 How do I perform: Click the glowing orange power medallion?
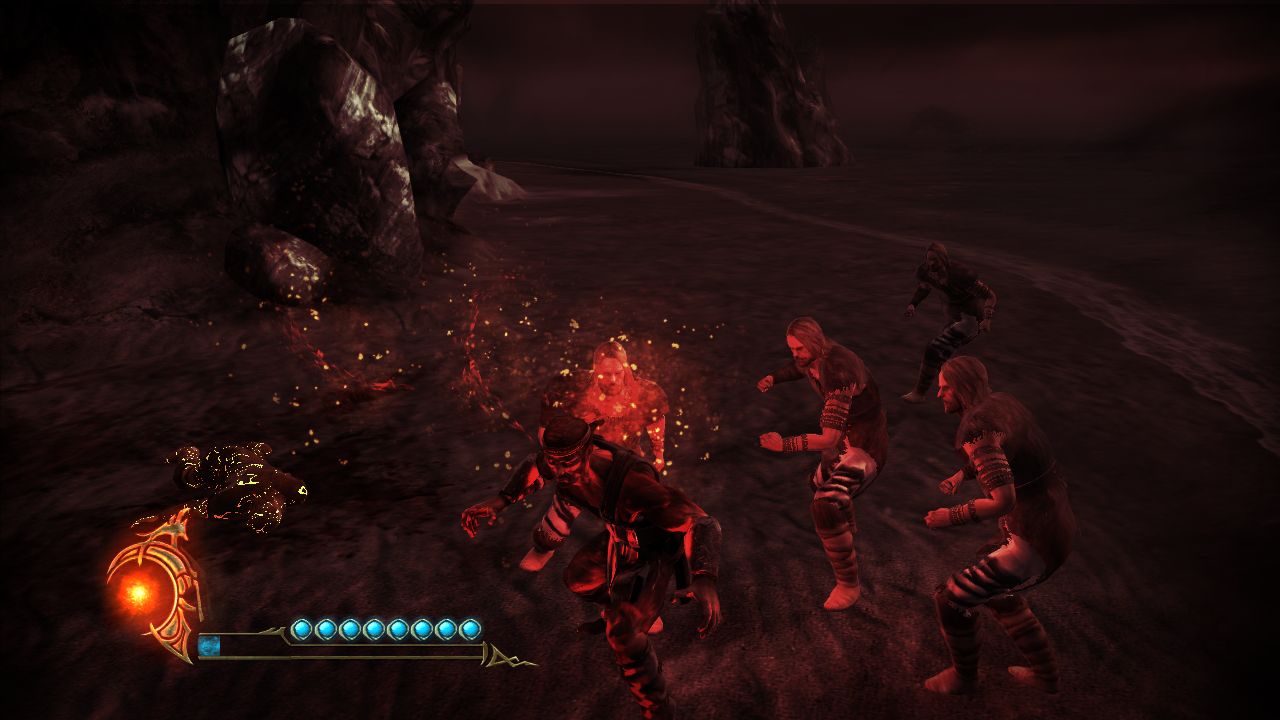coord(139,592)
